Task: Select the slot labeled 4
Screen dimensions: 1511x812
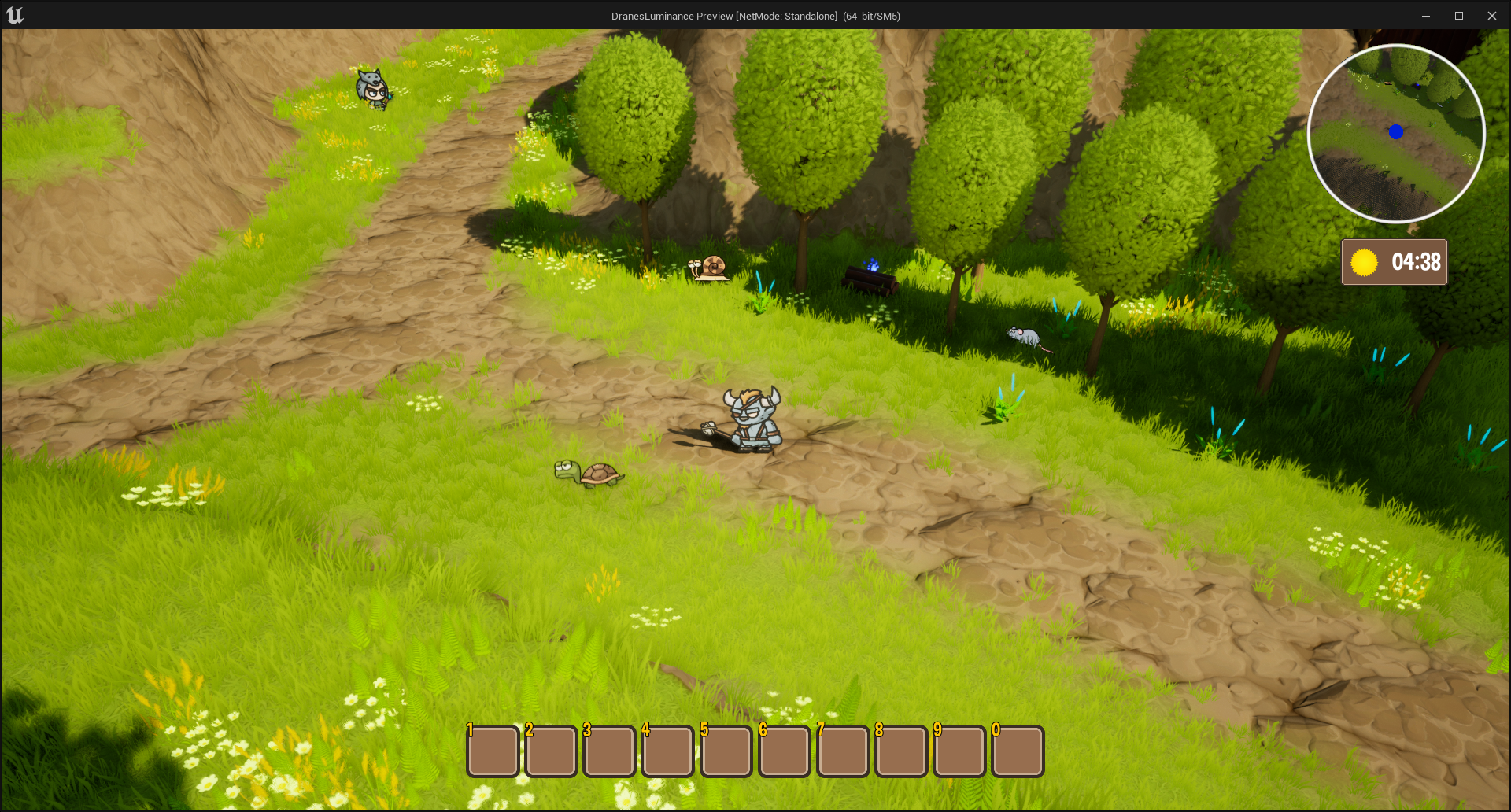Action: pos(667,751)
